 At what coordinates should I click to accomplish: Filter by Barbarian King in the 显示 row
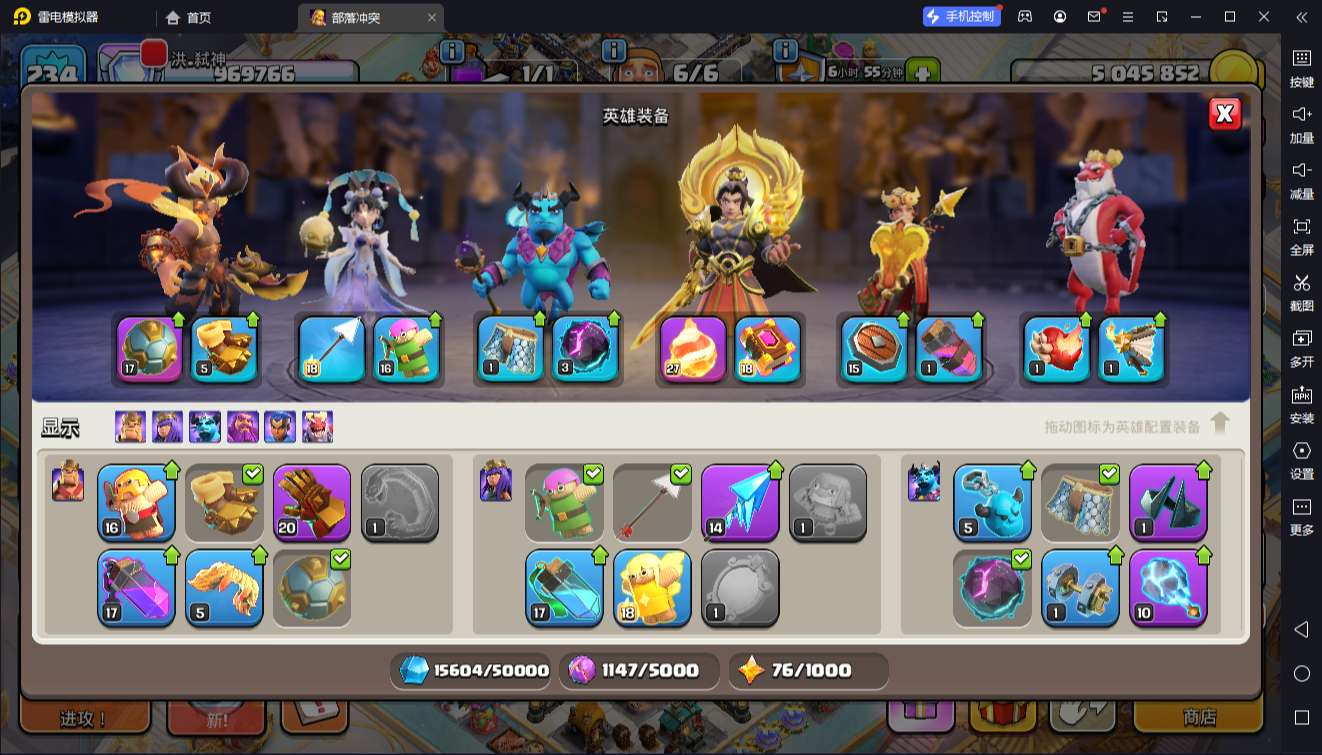pos(130,427)
